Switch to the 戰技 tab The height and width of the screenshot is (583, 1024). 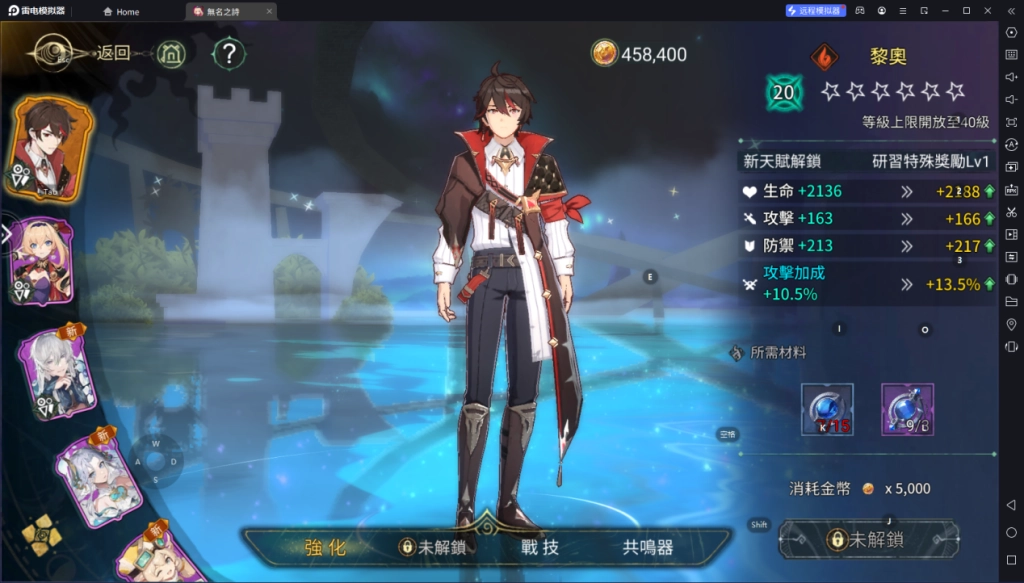[537, 547]
